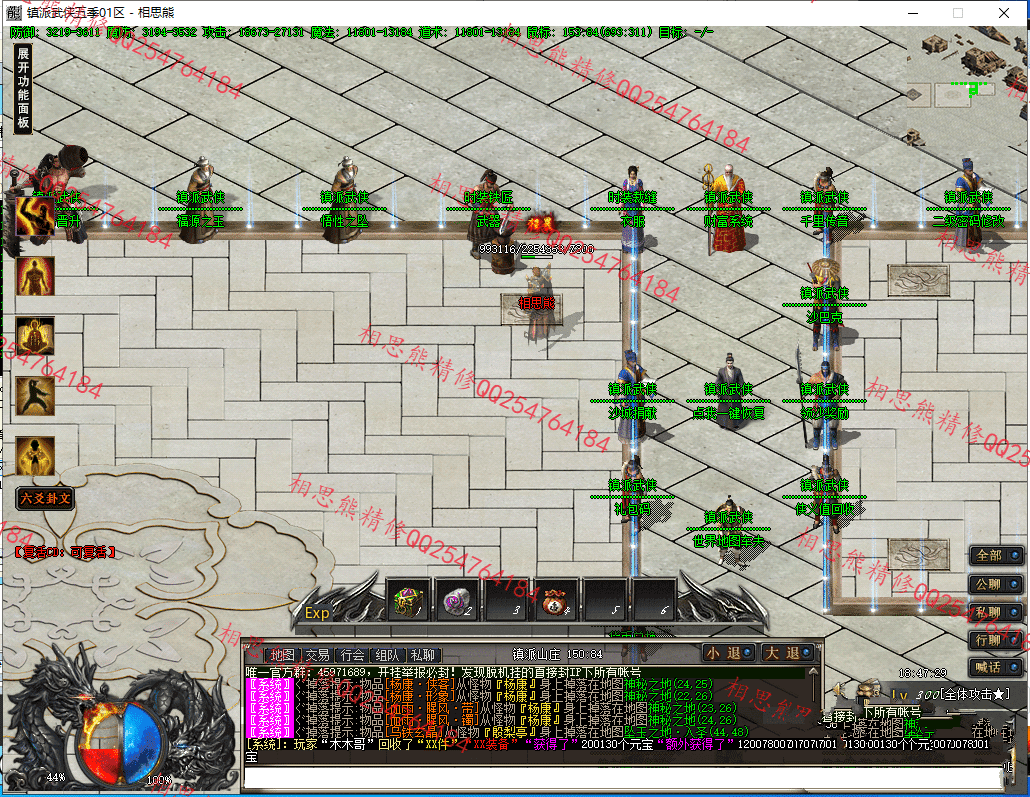Image resolution: width=1030 pixels, height=797 pixels.
Task: Open the 六爻卦文 button
Action: click(x=45, y=497)
